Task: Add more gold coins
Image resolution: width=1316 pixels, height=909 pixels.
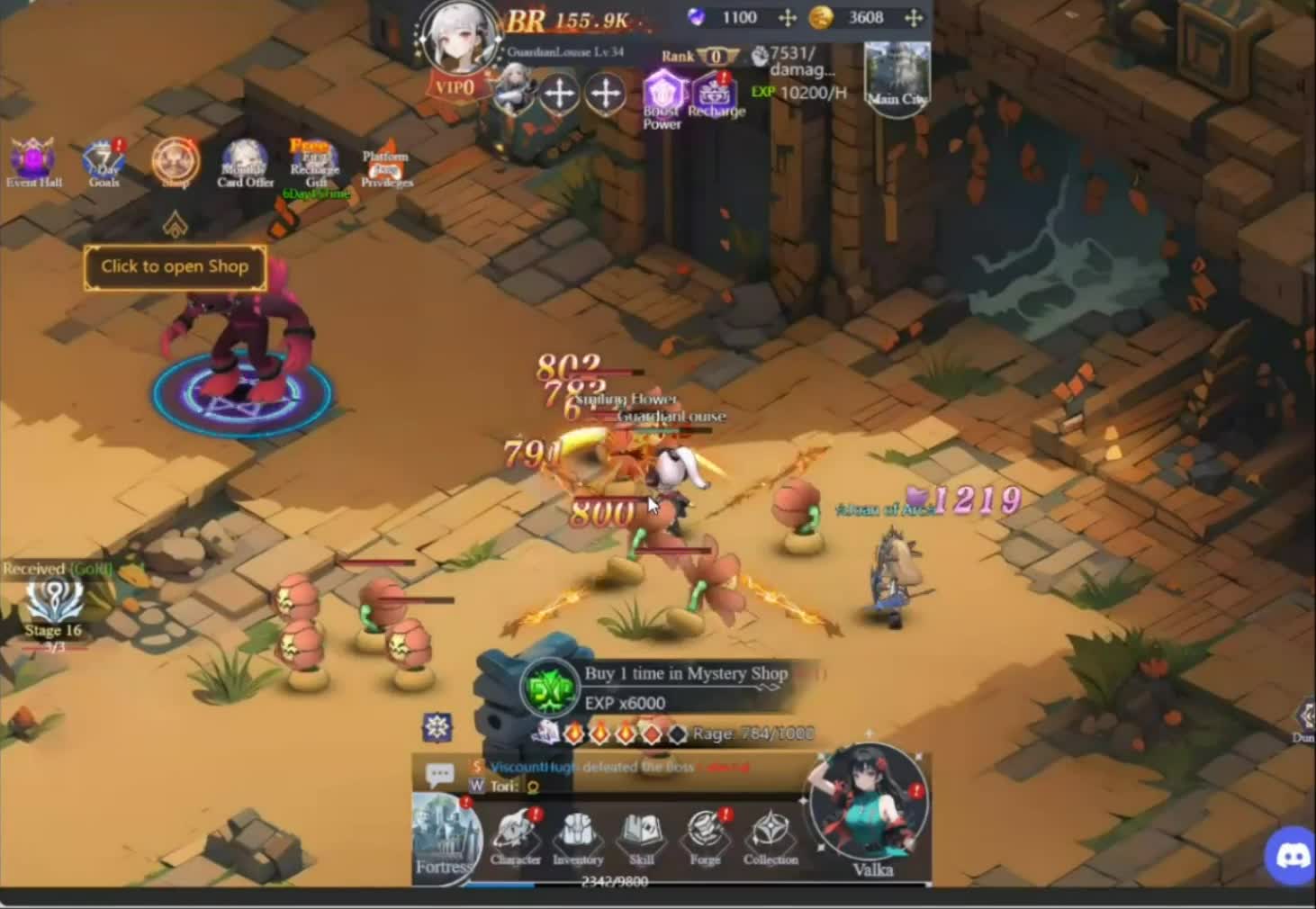Action: click(913, 18)
